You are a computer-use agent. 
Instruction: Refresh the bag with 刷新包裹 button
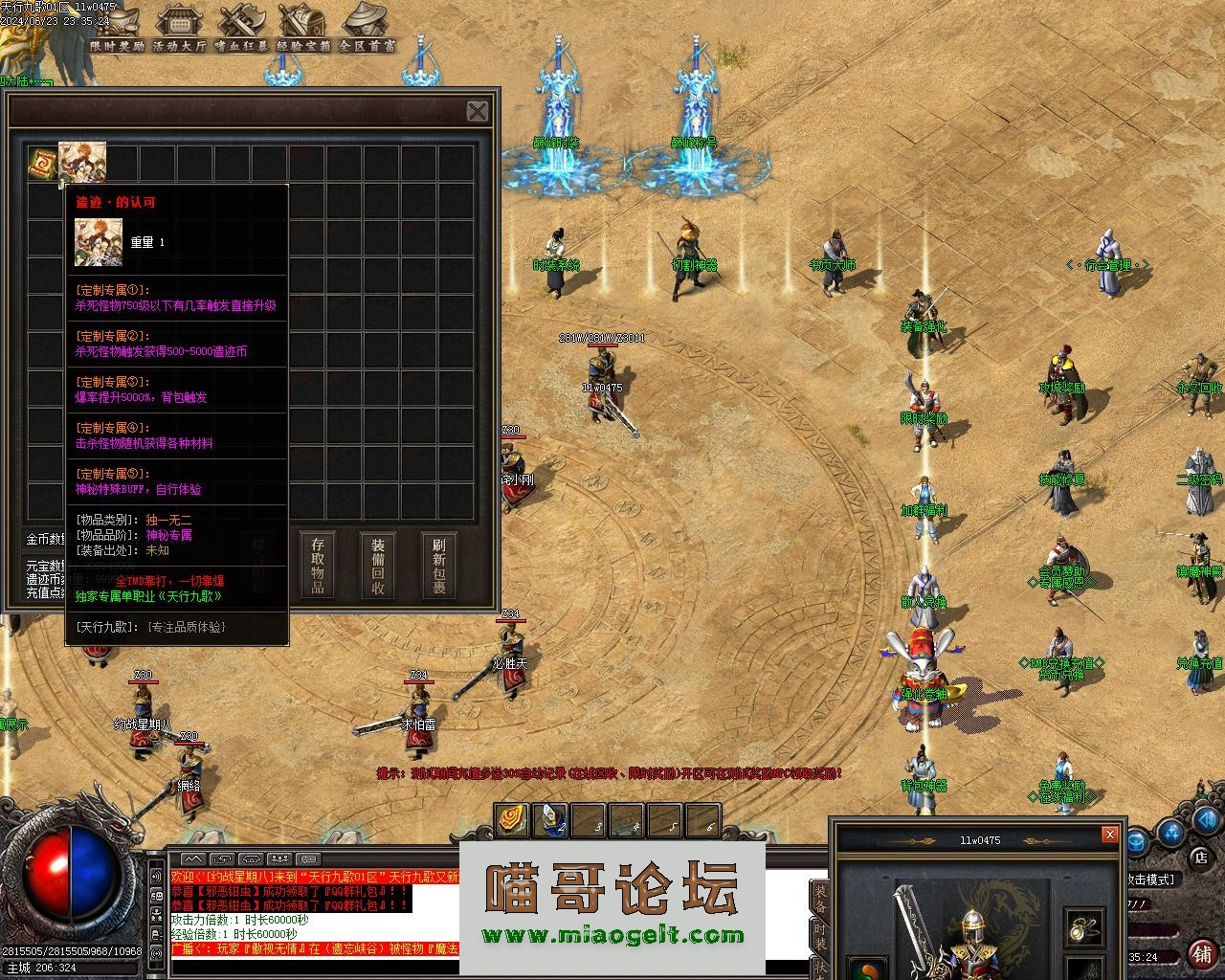(438, 565)
